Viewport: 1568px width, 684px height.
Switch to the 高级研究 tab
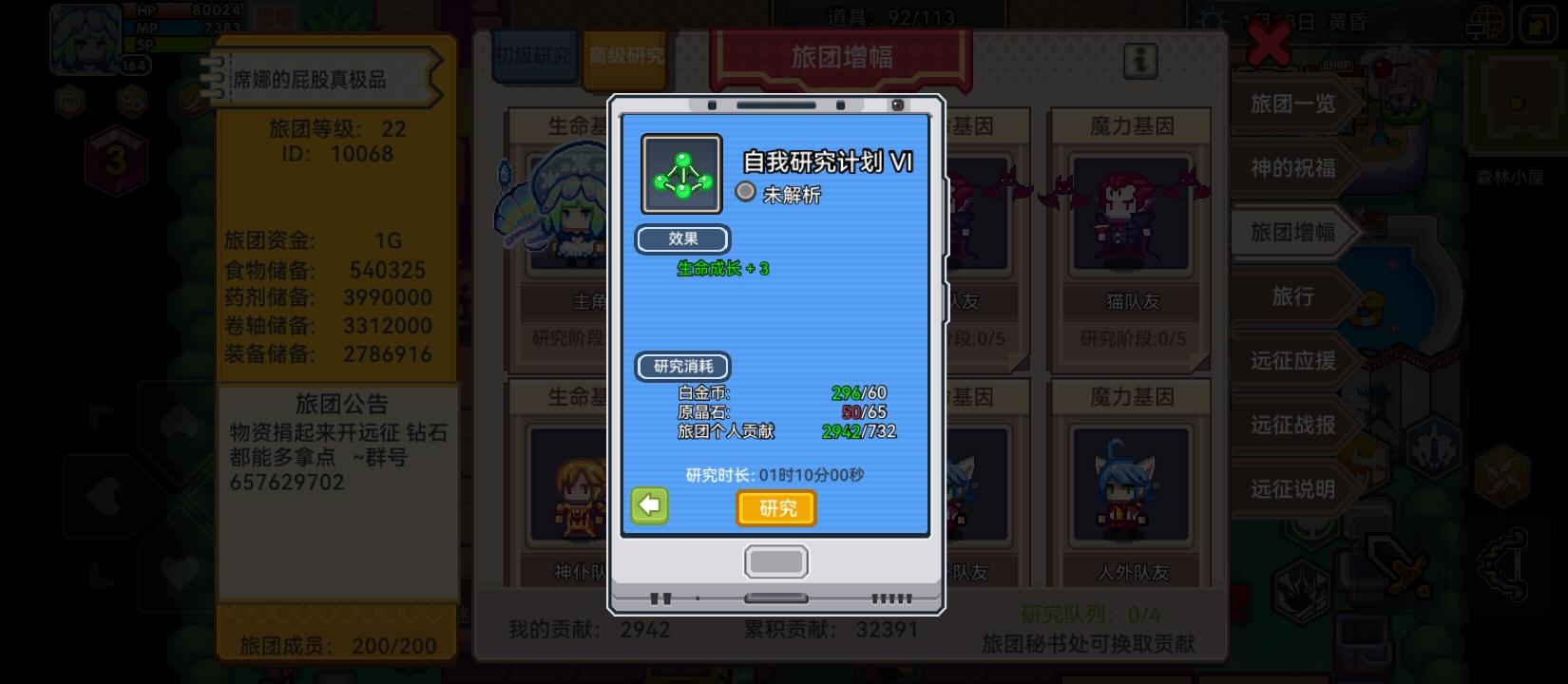click(624, 55)
